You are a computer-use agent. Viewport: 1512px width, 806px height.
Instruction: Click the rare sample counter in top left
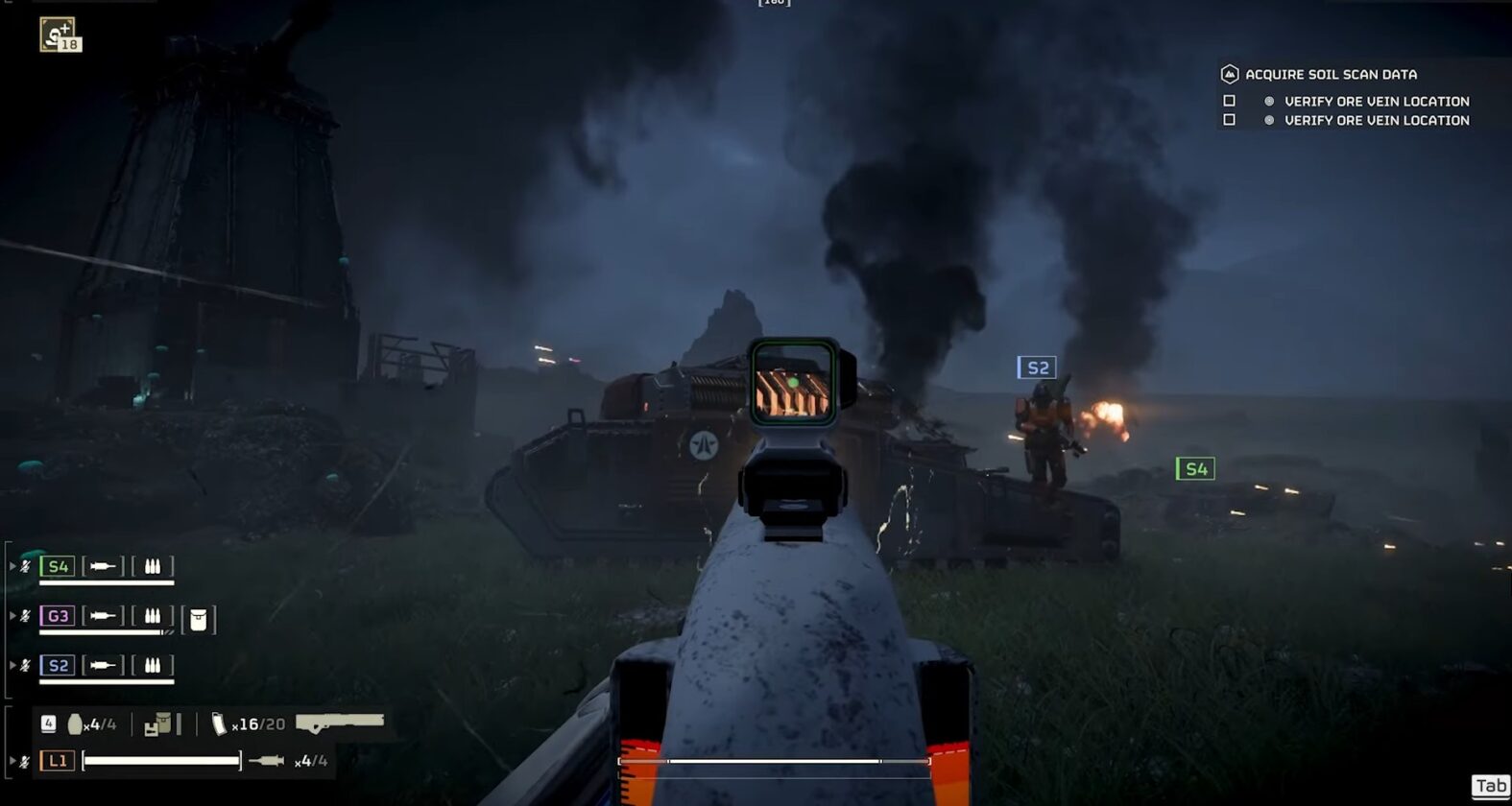[x=60, y=36]
